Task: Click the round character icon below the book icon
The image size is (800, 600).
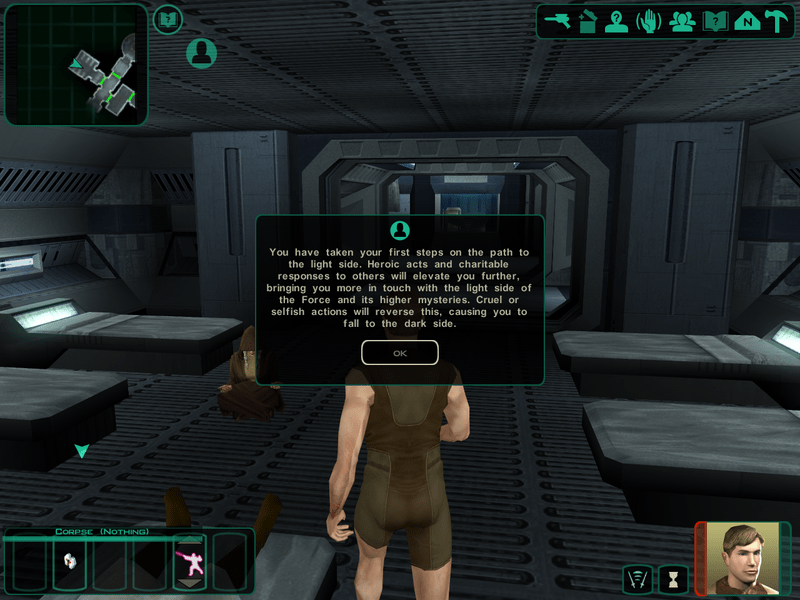Action: click(201, 53)
